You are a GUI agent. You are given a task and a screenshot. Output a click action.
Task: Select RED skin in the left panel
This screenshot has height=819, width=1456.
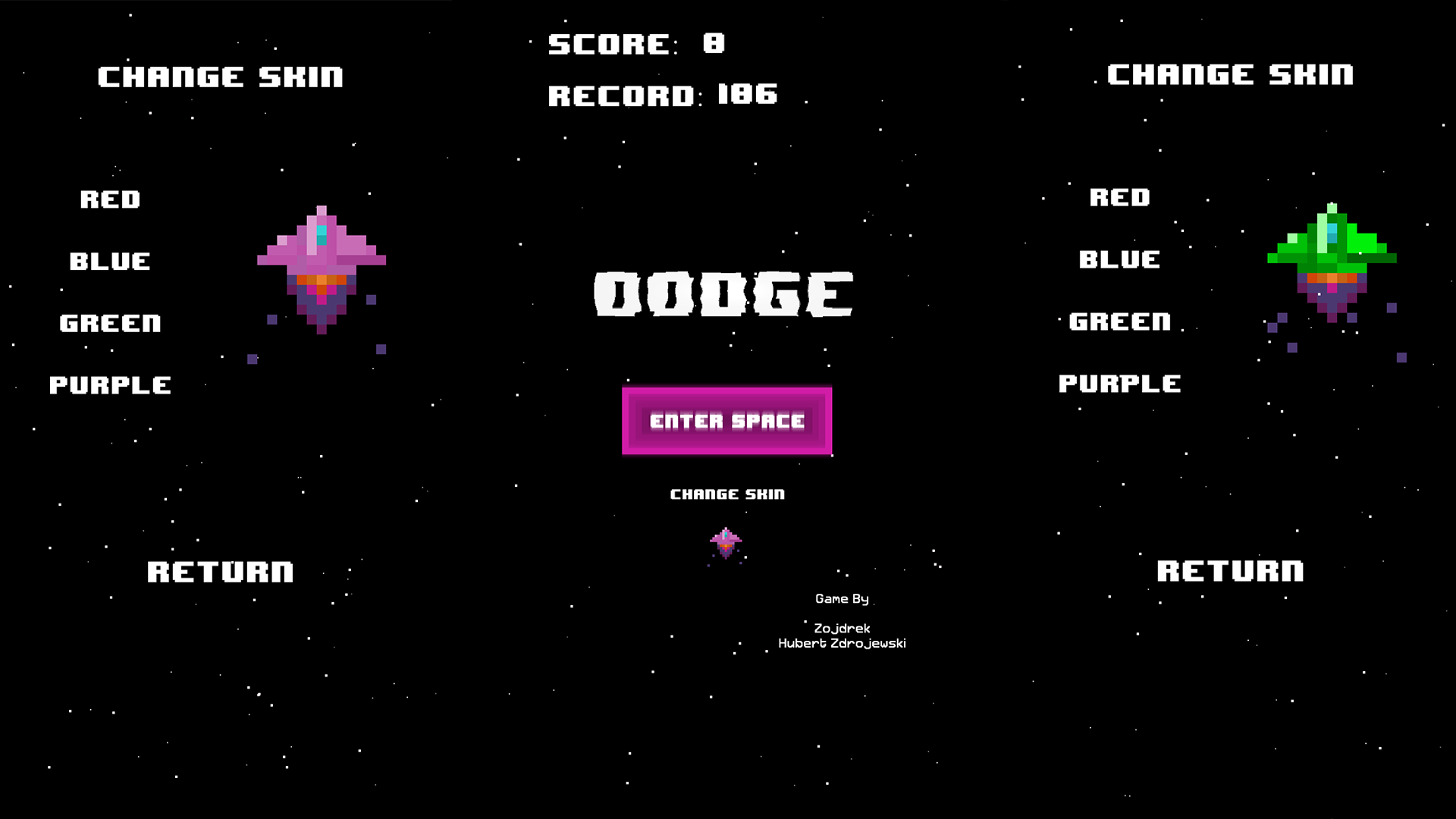(x=111, y=199)
